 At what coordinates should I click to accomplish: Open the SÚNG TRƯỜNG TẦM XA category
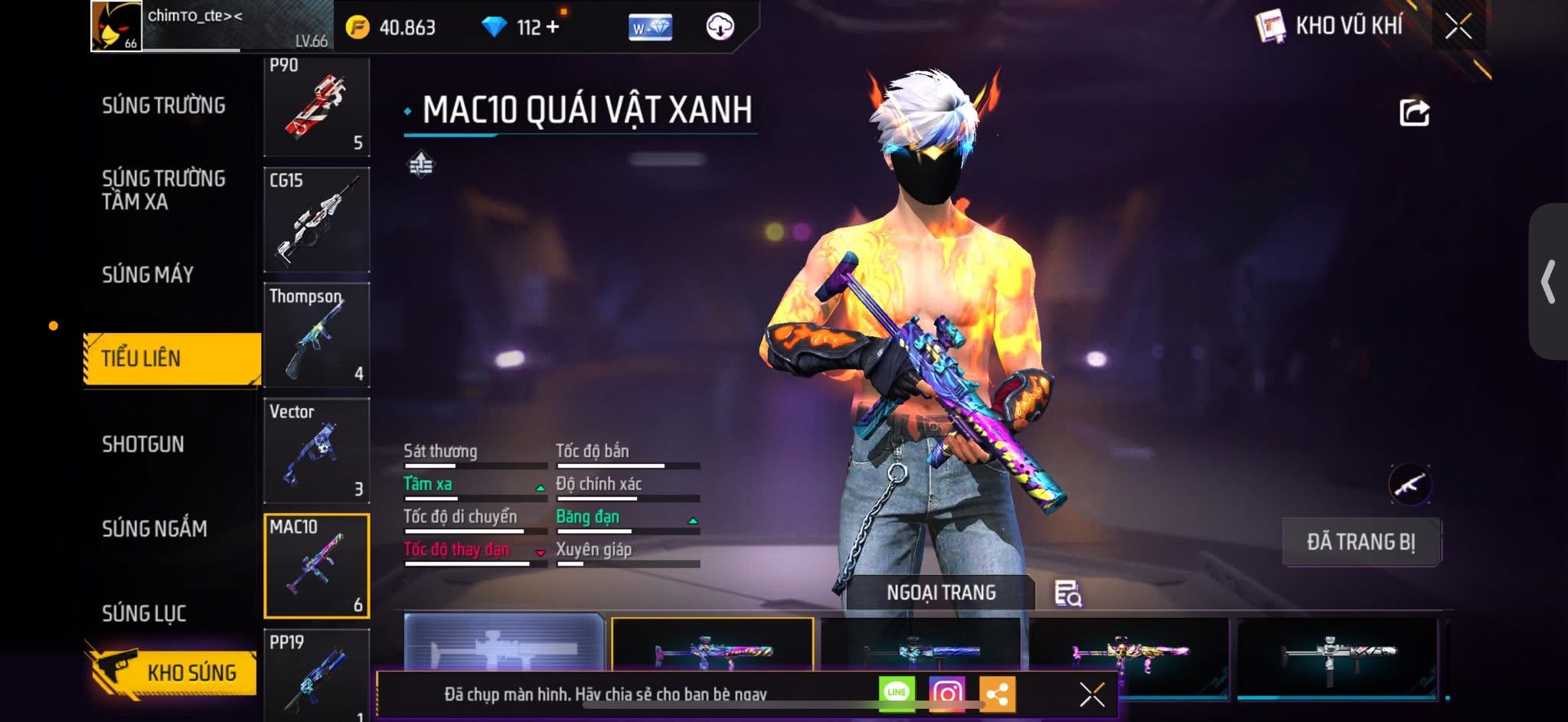(x=163, y=190)
